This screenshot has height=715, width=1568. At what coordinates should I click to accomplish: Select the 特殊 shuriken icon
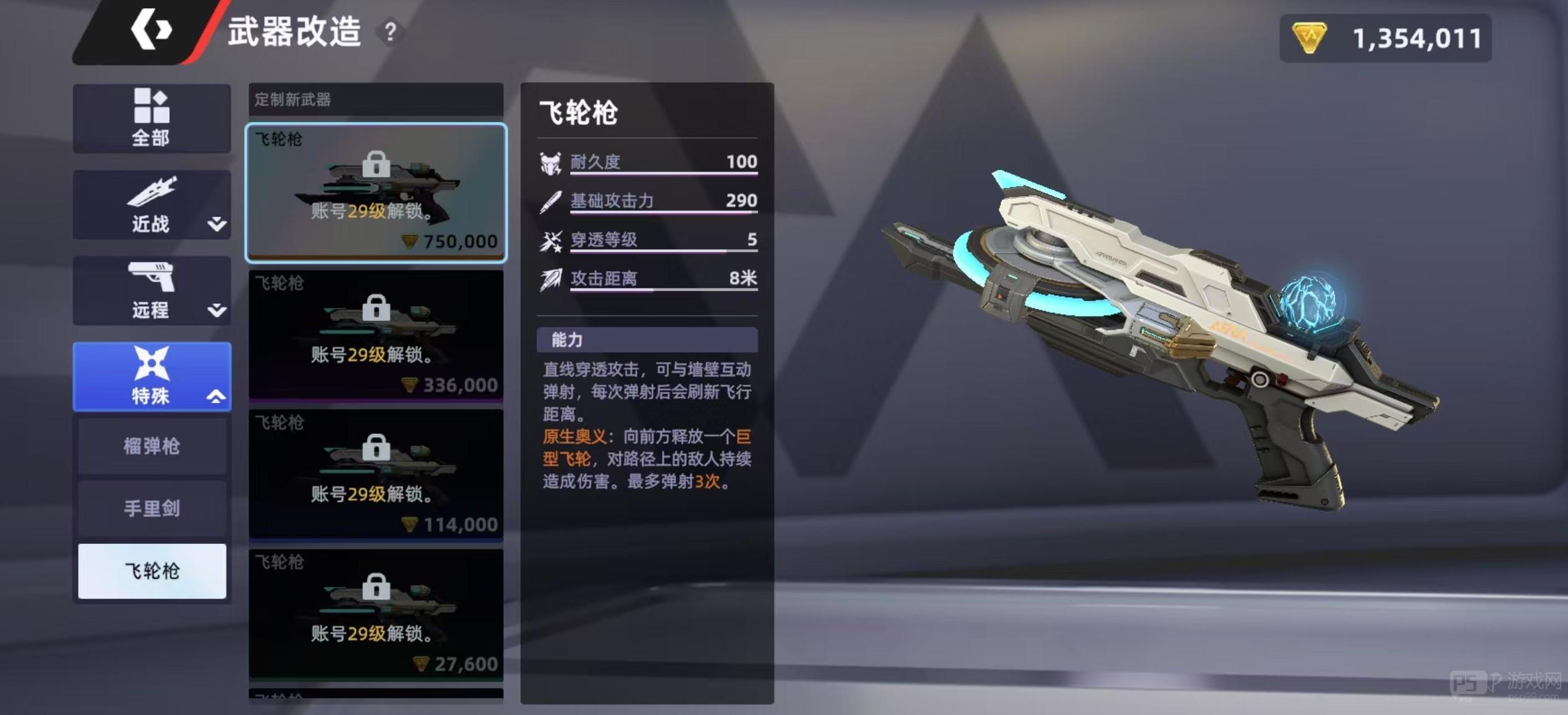[x=152, y=362]
